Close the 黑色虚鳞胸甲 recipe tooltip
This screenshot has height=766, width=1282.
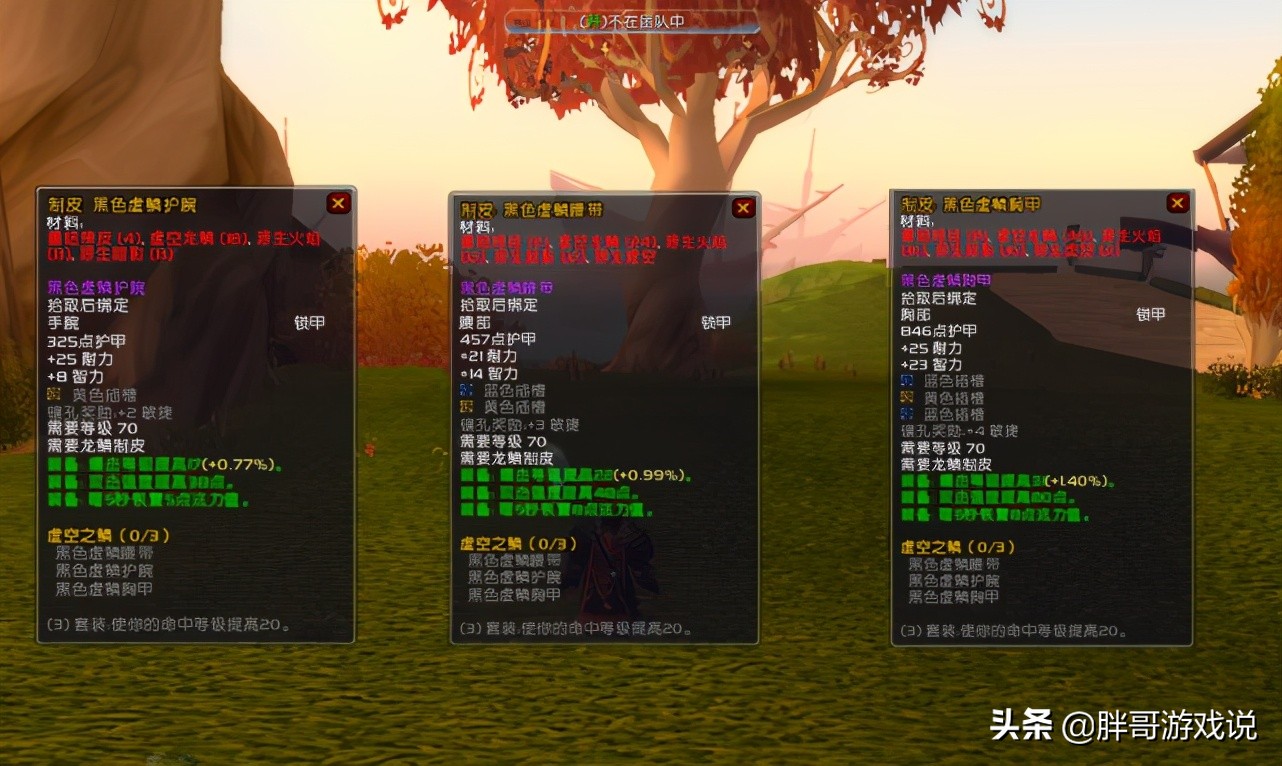pyautogui.click(x=1177, y=201)
